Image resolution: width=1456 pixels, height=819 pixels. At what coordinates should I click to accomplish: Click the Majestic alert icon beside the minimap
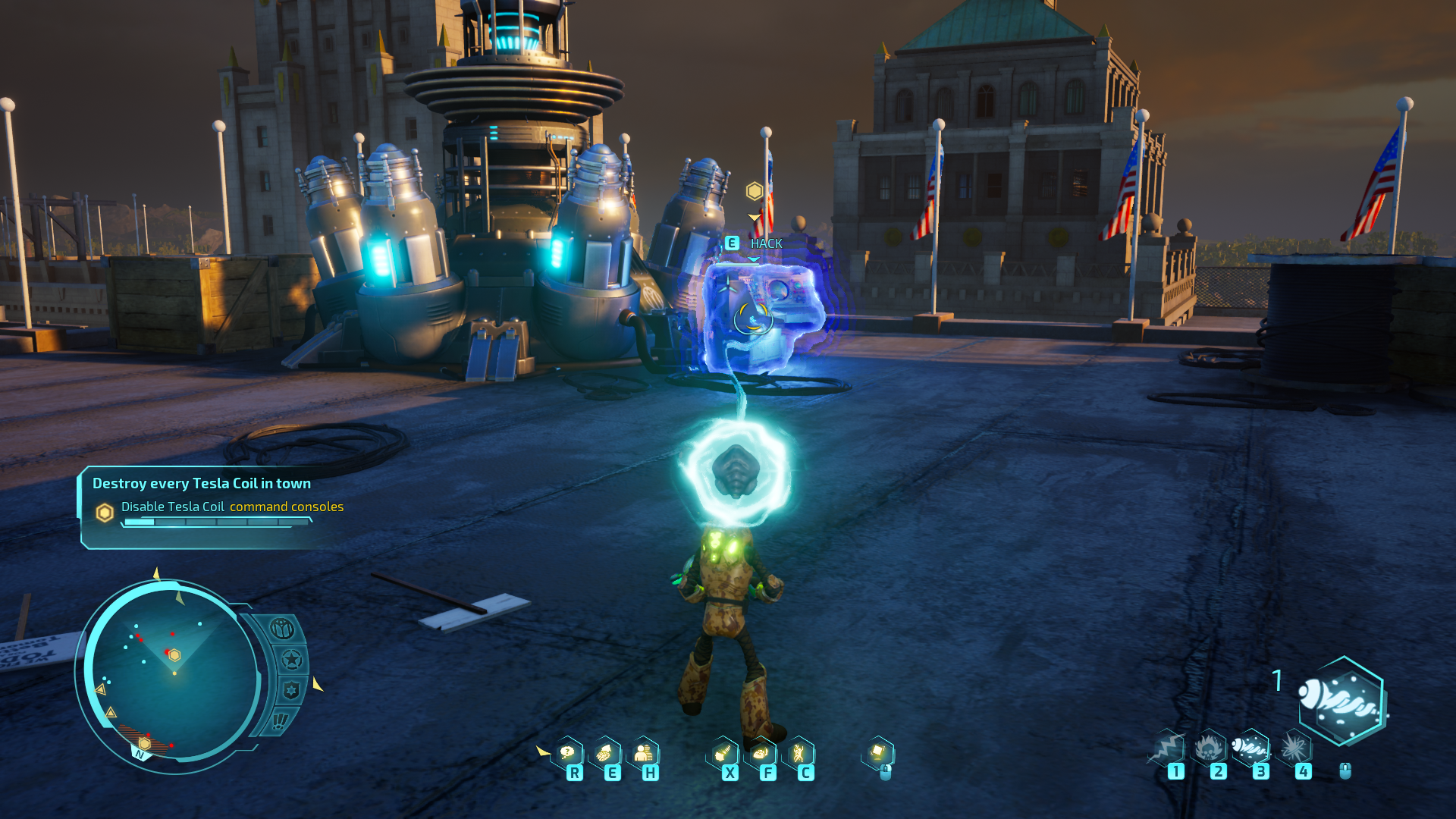[282, 629]
